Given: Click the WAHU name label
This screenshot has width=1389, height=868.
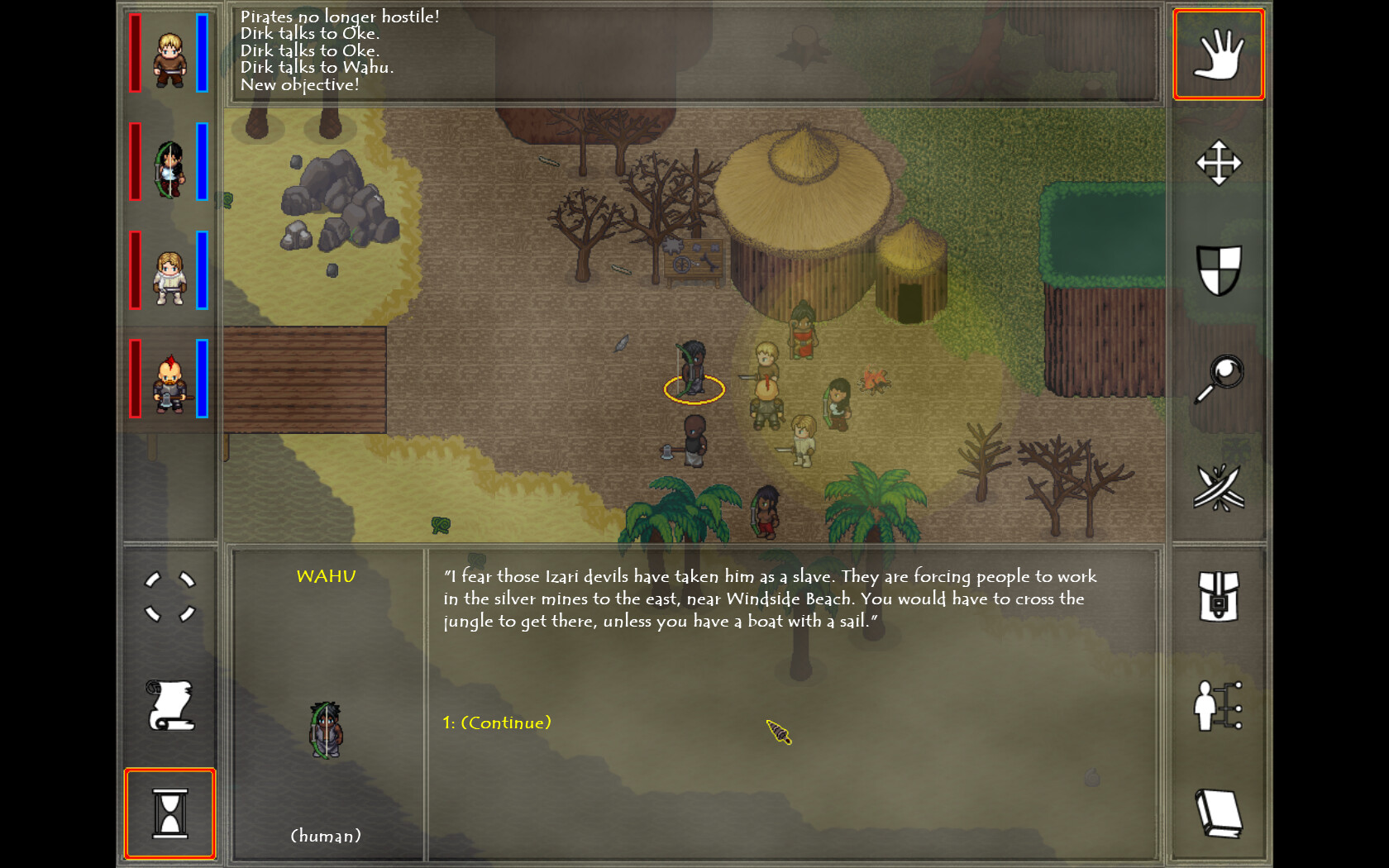Looking at the screenshot, I should [x=327, y=576].
